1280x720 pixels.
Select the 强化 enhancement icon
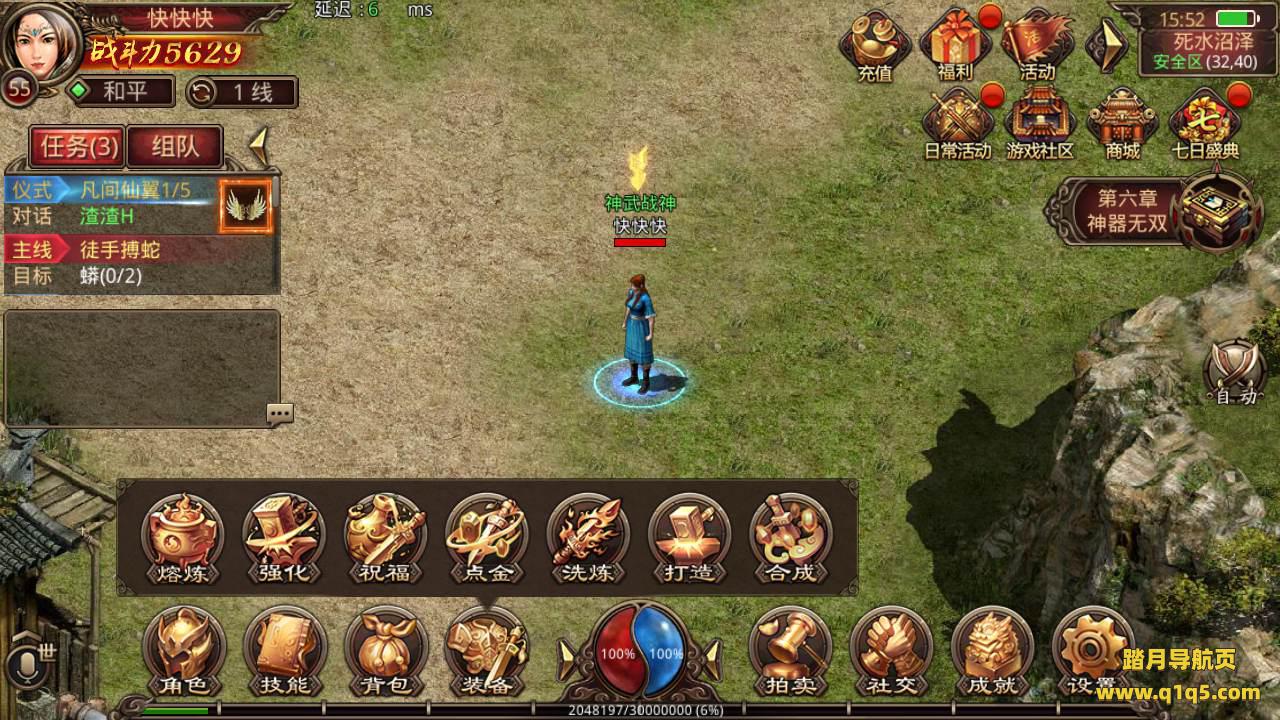point(283,537)
